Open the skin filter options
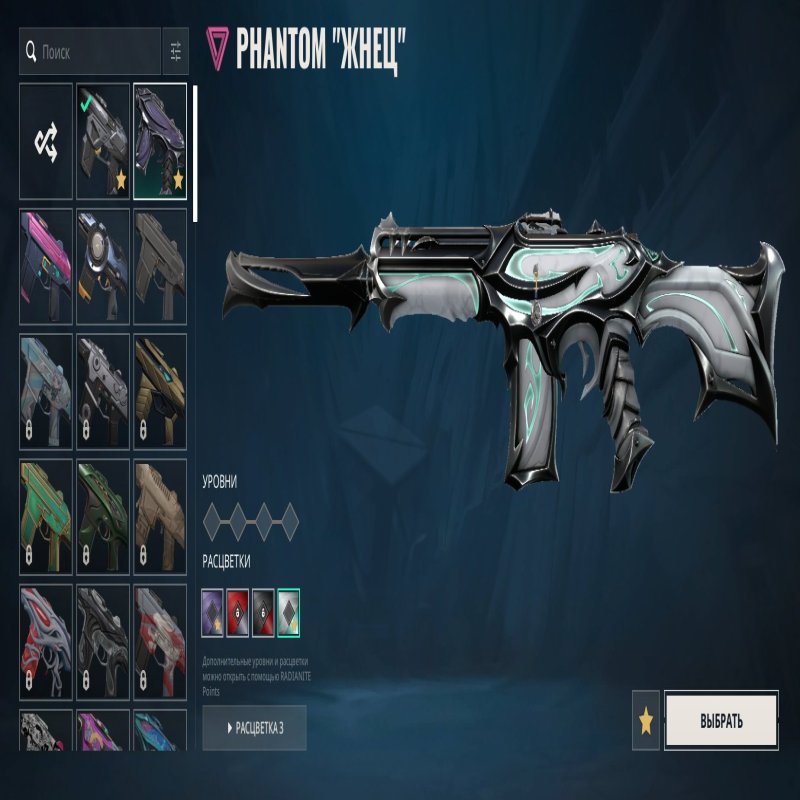The width and height of the screenshot is (800, 800). coord(175,50)
